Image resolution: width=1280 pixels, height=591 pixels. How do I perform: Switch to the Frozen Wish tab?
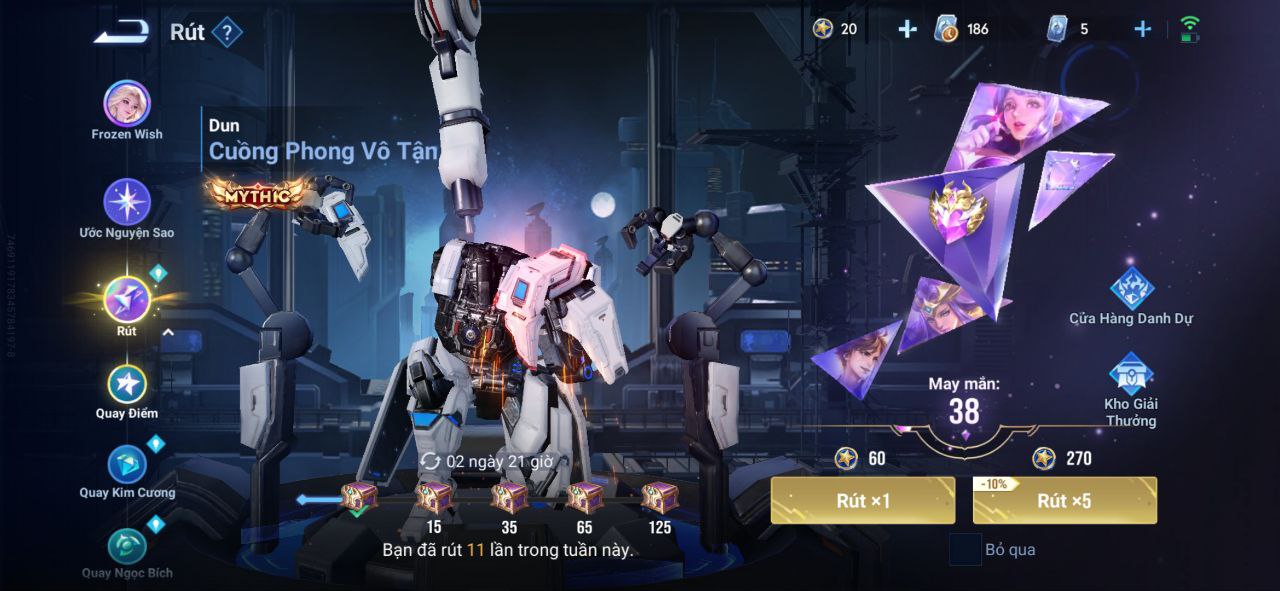127,104
